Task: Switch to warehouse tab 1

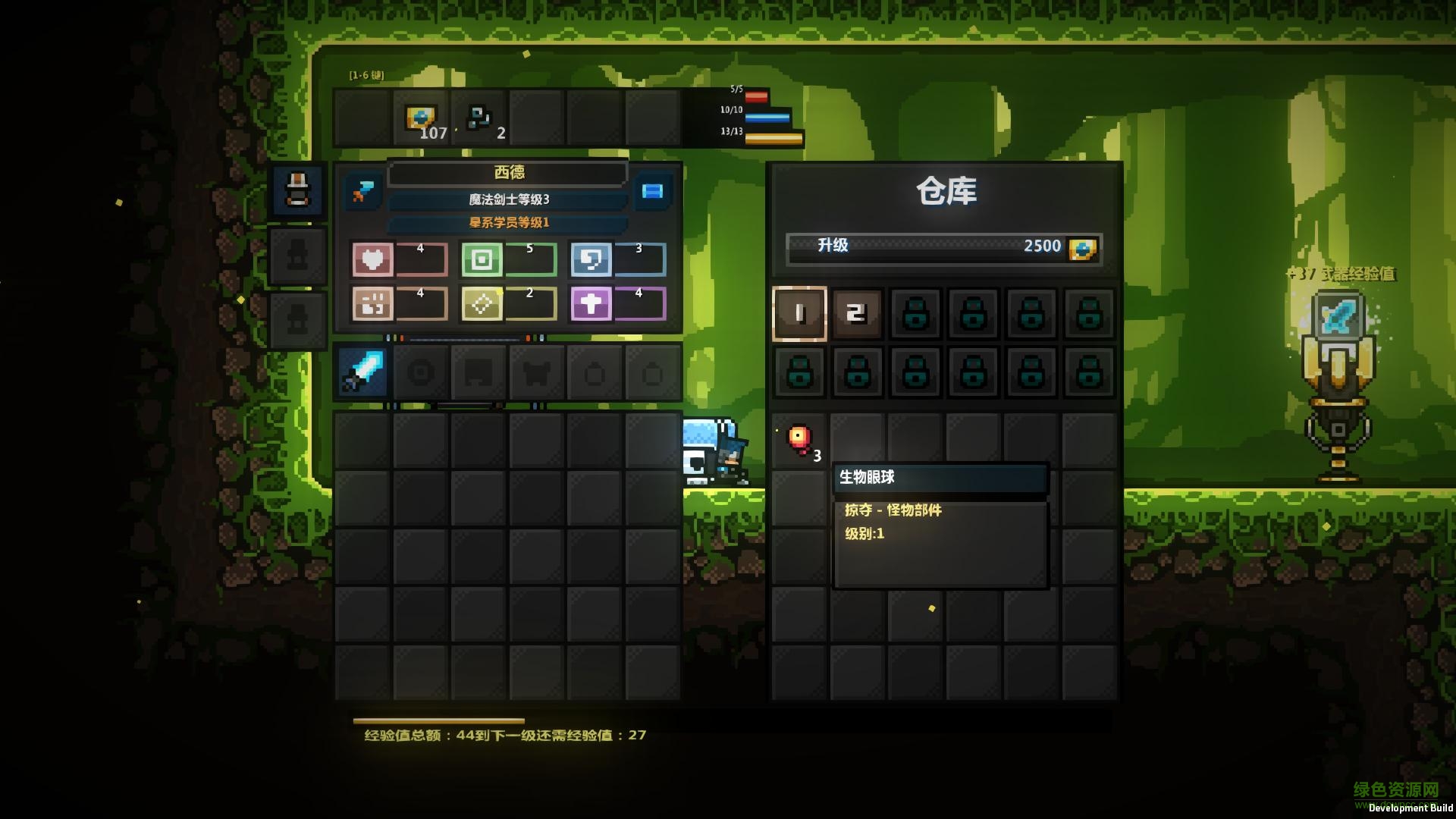Action: [799, 313]
